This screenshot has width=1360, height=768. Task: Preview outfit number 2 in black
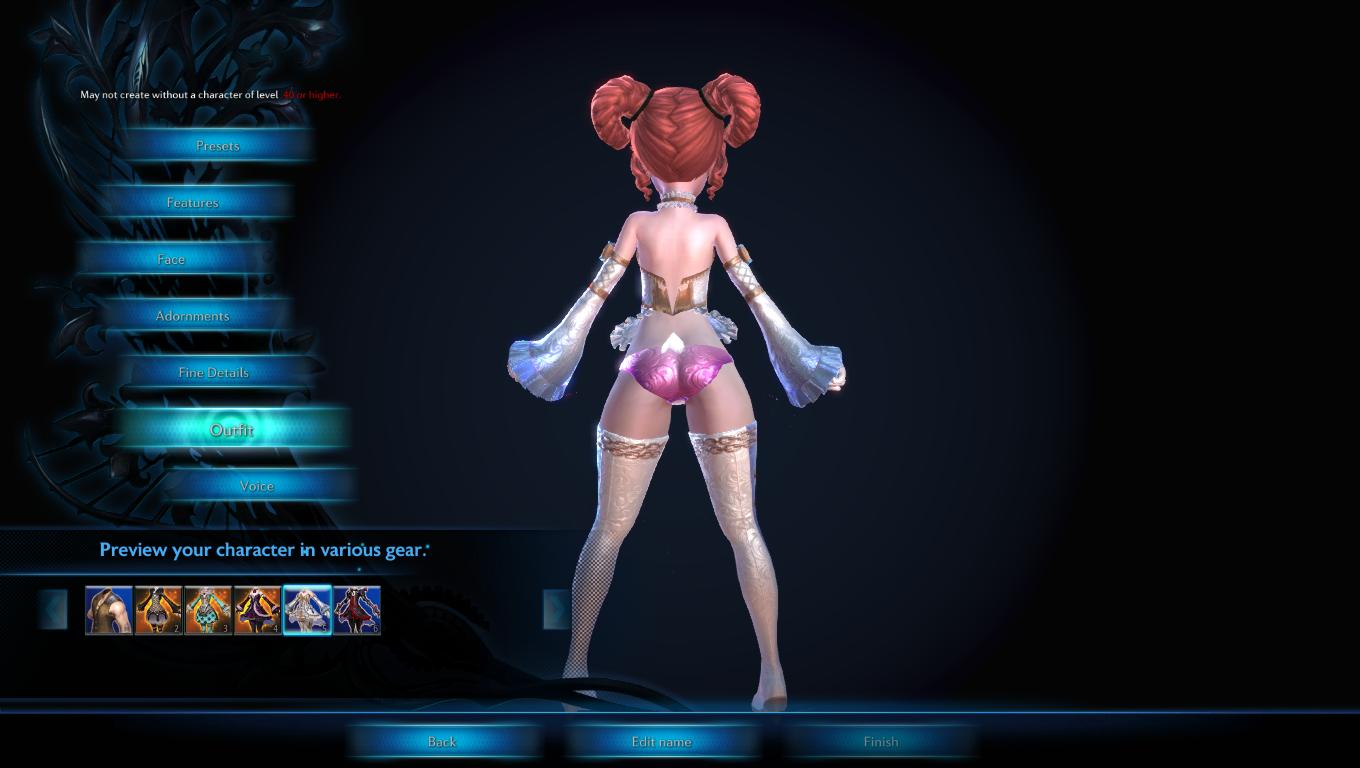pos(158,610)
